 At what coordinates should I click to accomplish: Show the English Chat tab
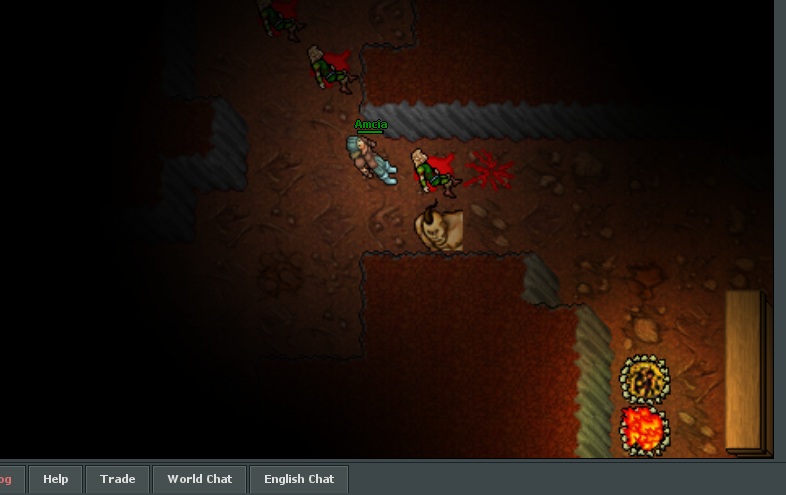[x=298, y=479]
